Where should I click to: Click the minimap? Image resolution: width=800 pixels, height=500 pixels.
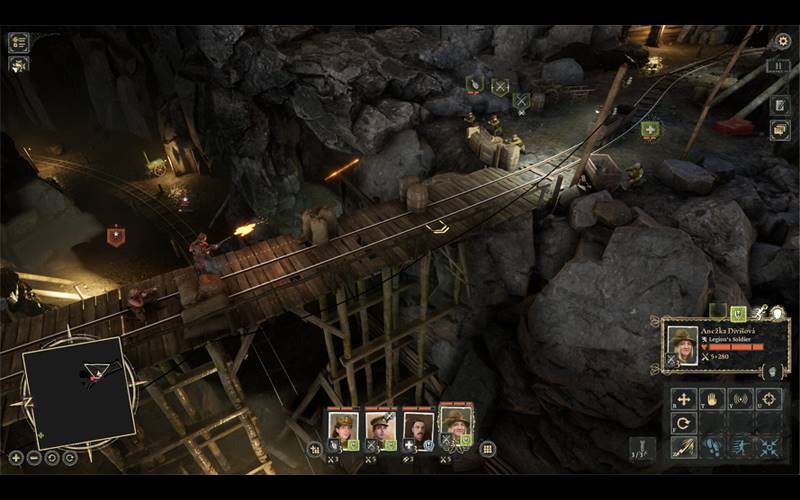tap(78, 391)
